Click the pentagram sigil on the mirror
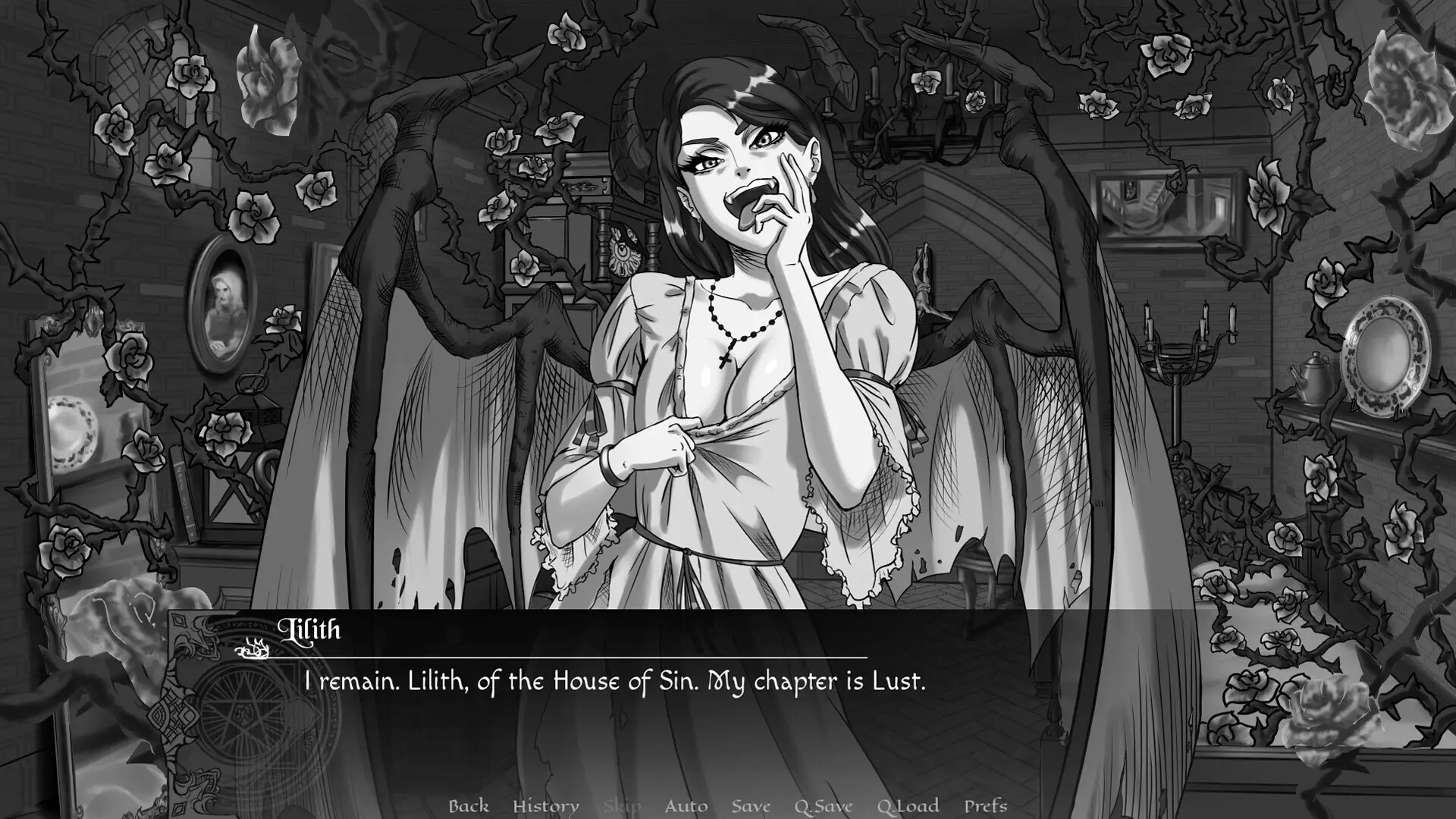Image resolution: width=1456 pixels, height=819 pixels. coord(243,709)
